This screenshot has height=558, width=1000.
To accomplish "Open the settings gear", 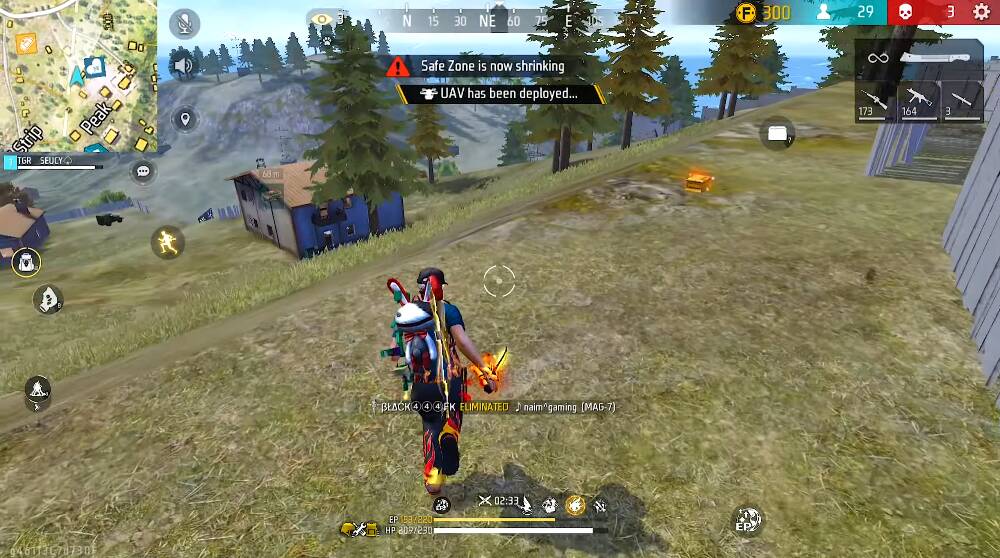I will 980,12.
